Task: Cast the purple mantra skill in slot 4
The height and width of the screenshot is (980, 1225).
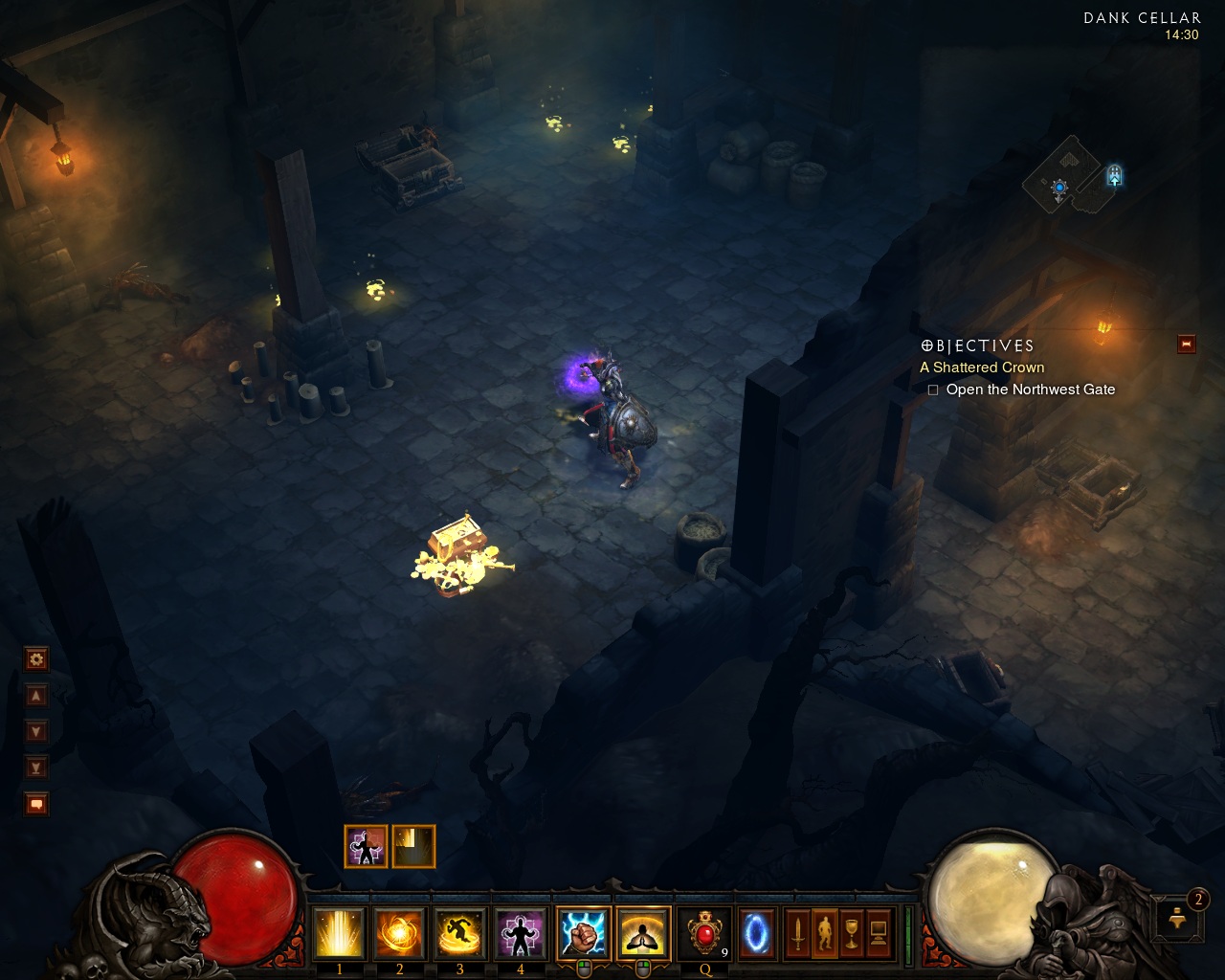Action: (520, 933)
